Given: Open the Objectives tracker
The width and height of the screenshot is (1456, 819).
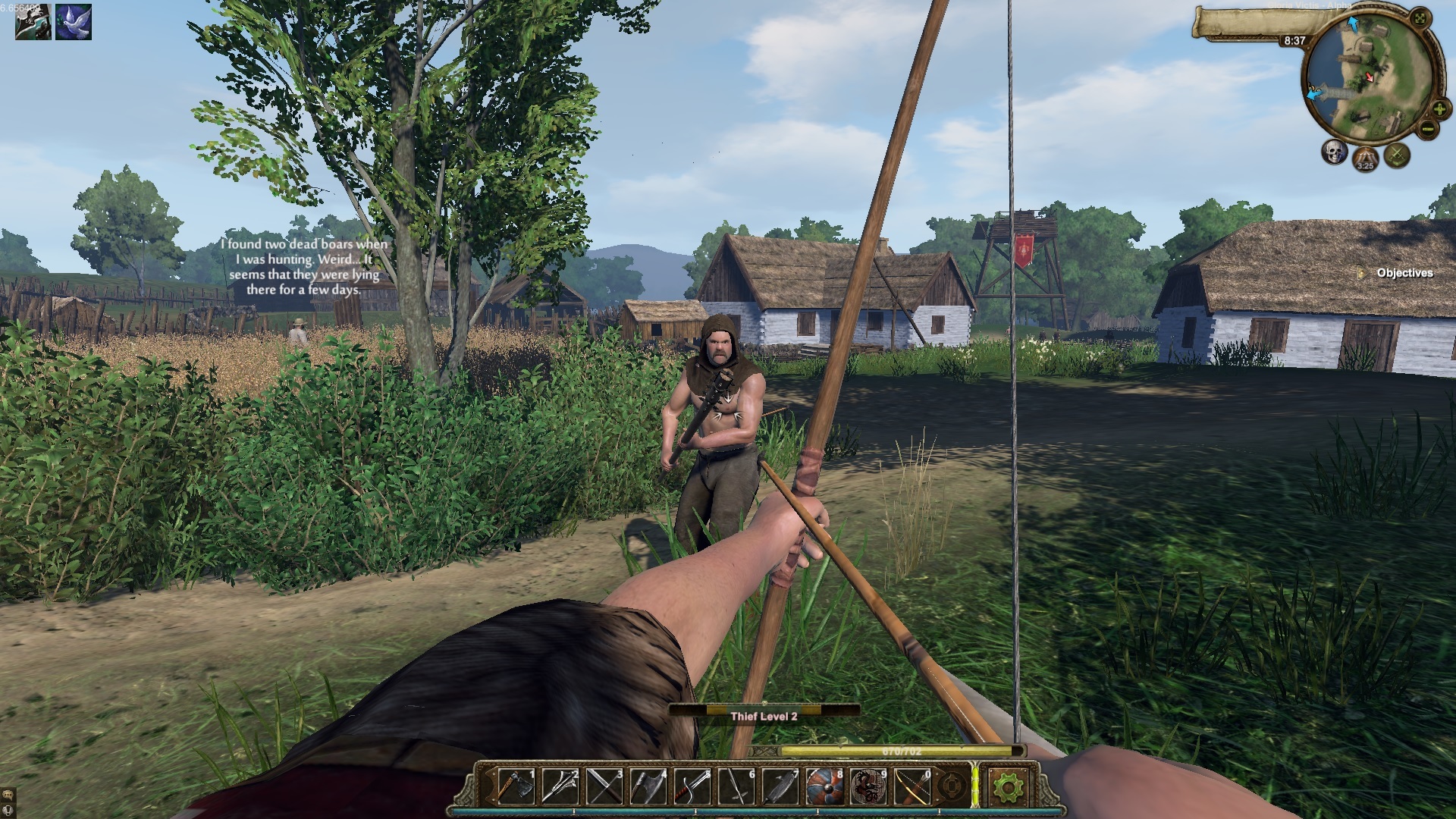Looking at the screenshot, I should coord(1404,273).
